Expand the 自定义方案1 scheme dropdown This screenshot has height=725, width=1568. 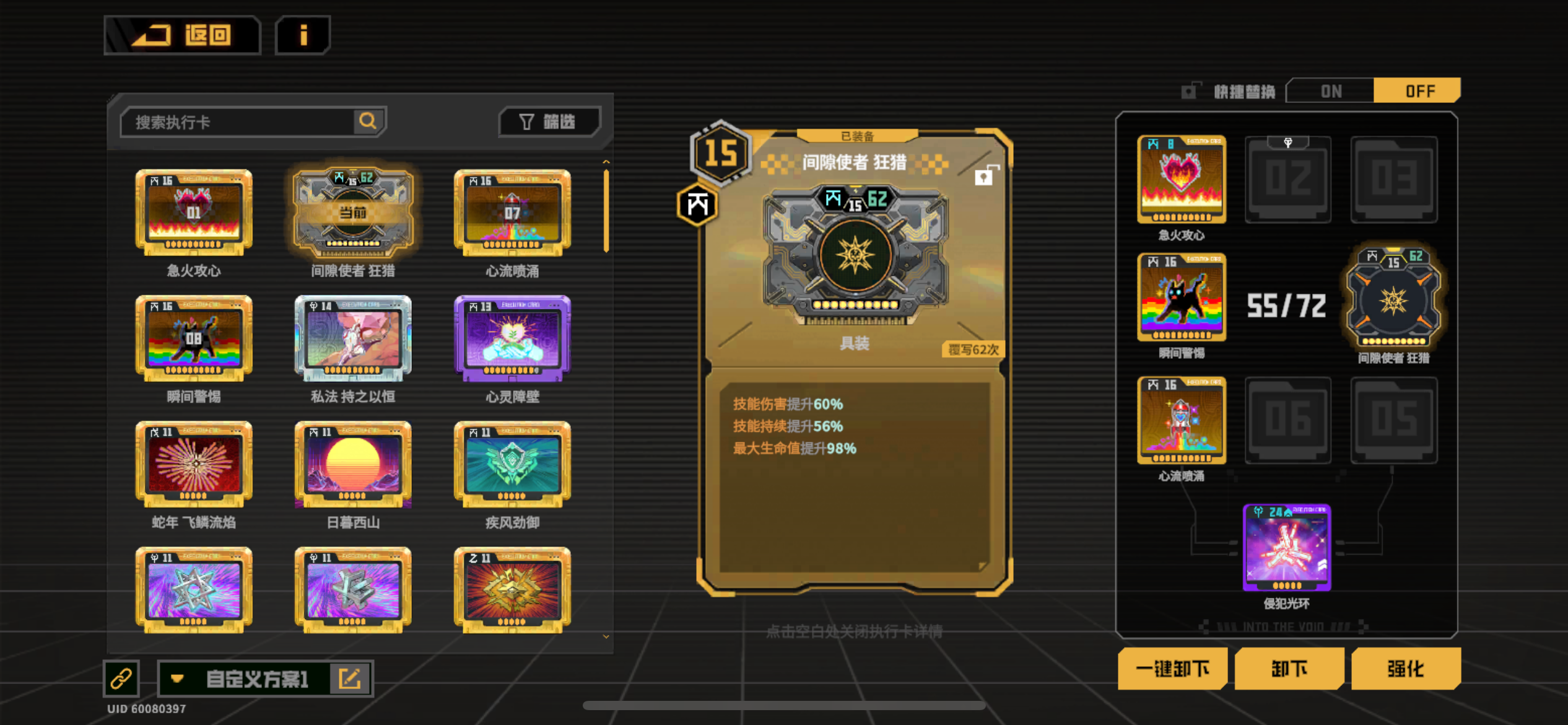pos(178,678)
